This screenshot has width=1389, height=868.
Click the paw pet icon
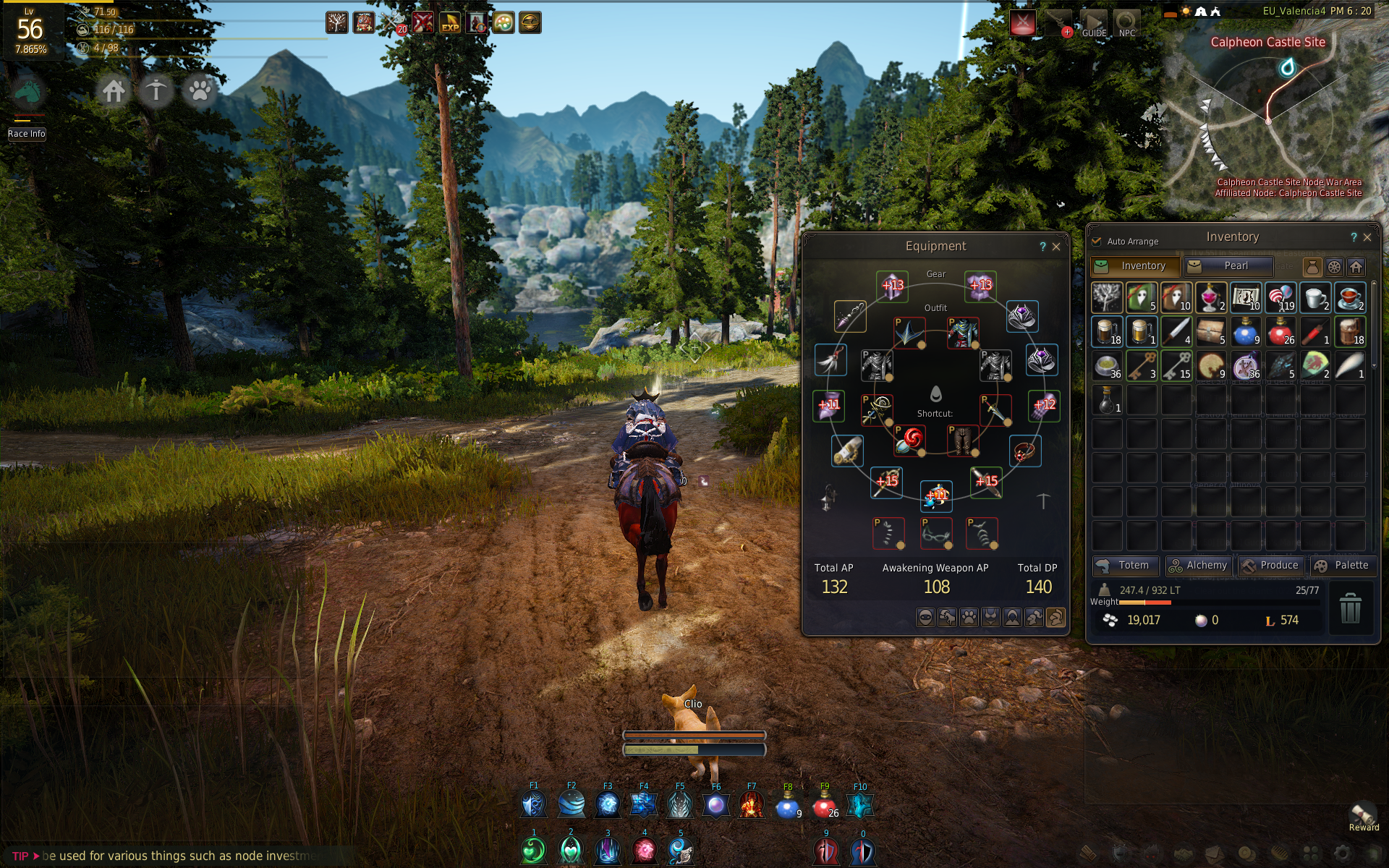tap(200, 91)
